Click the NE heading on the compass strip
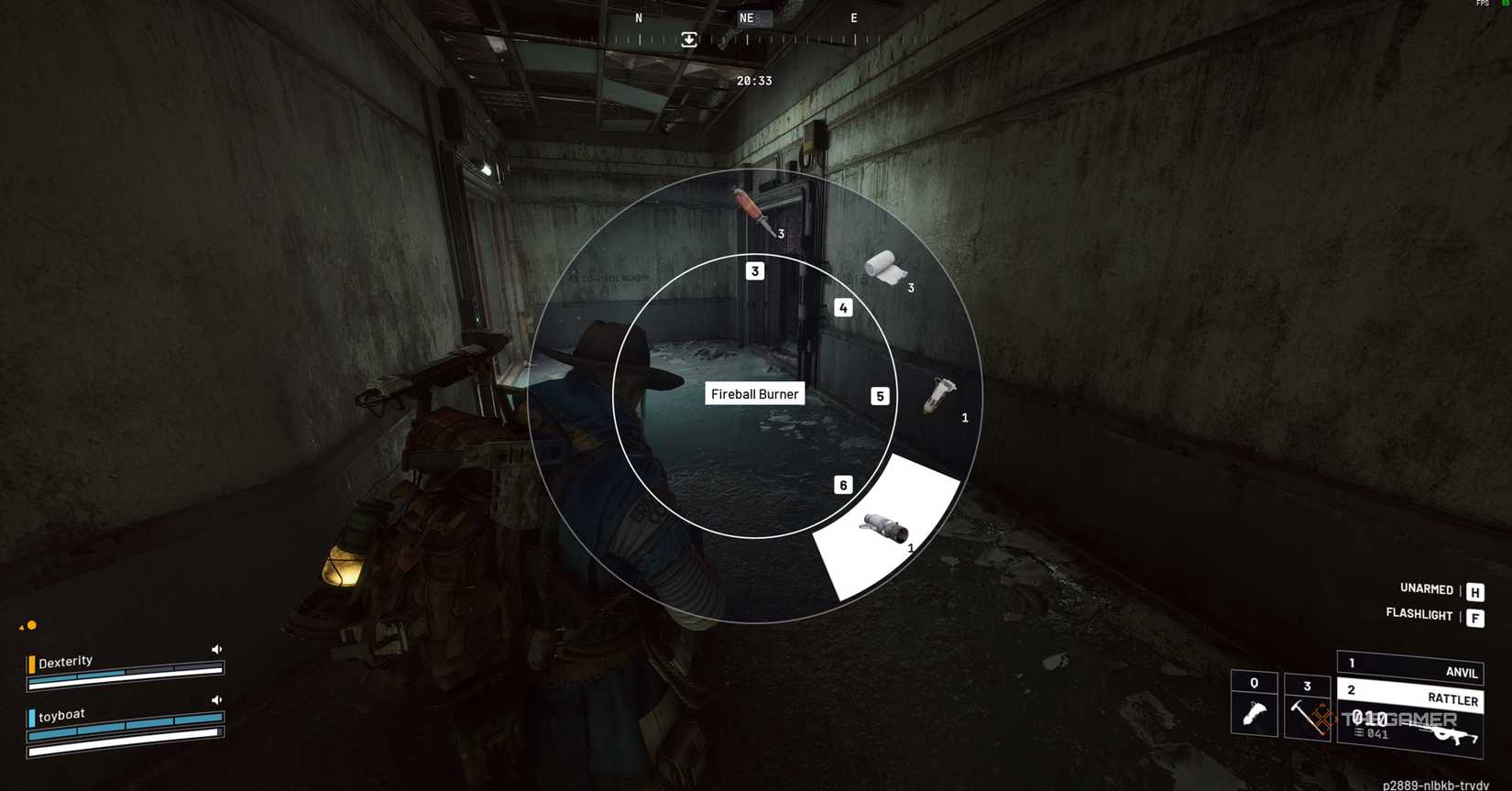 pos(746,17)
